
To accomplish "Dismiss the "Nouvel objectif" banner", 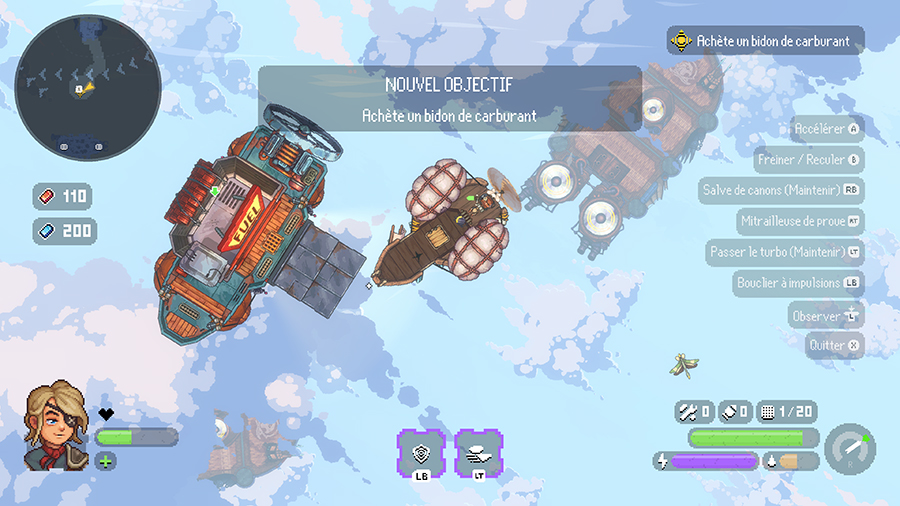I will click(x=449, y=98).
